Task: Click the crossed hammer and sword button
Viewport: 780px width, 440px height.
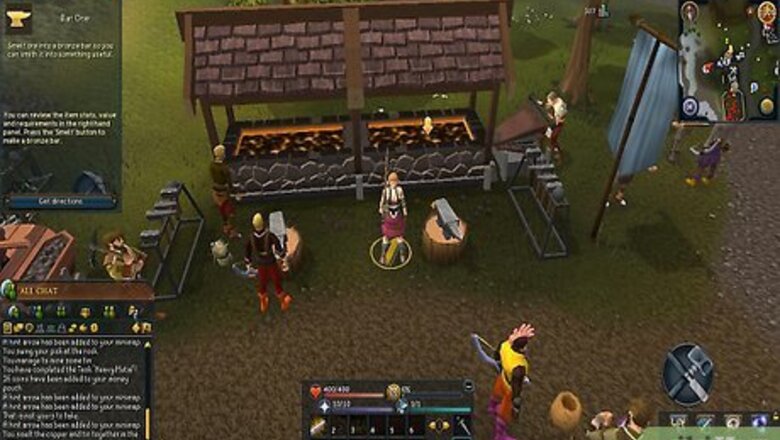Action: (688, 373)
